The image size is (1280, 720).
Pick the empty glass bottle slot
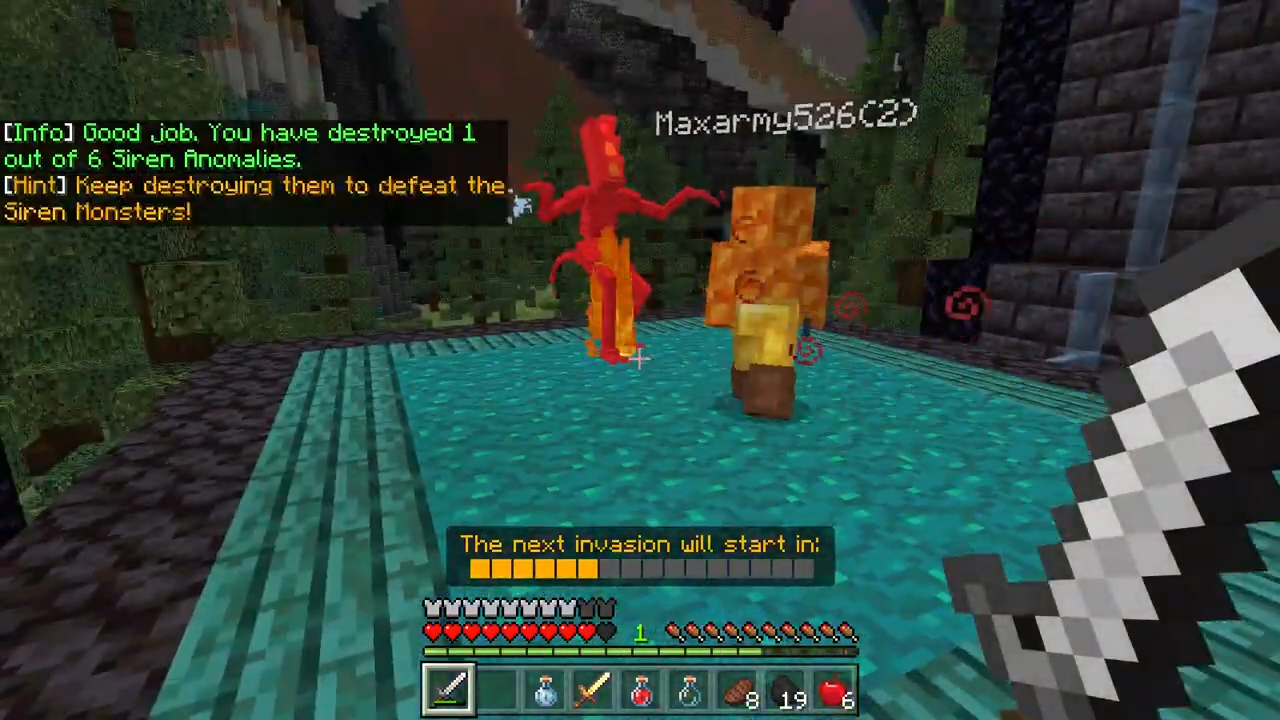[689, 690]
